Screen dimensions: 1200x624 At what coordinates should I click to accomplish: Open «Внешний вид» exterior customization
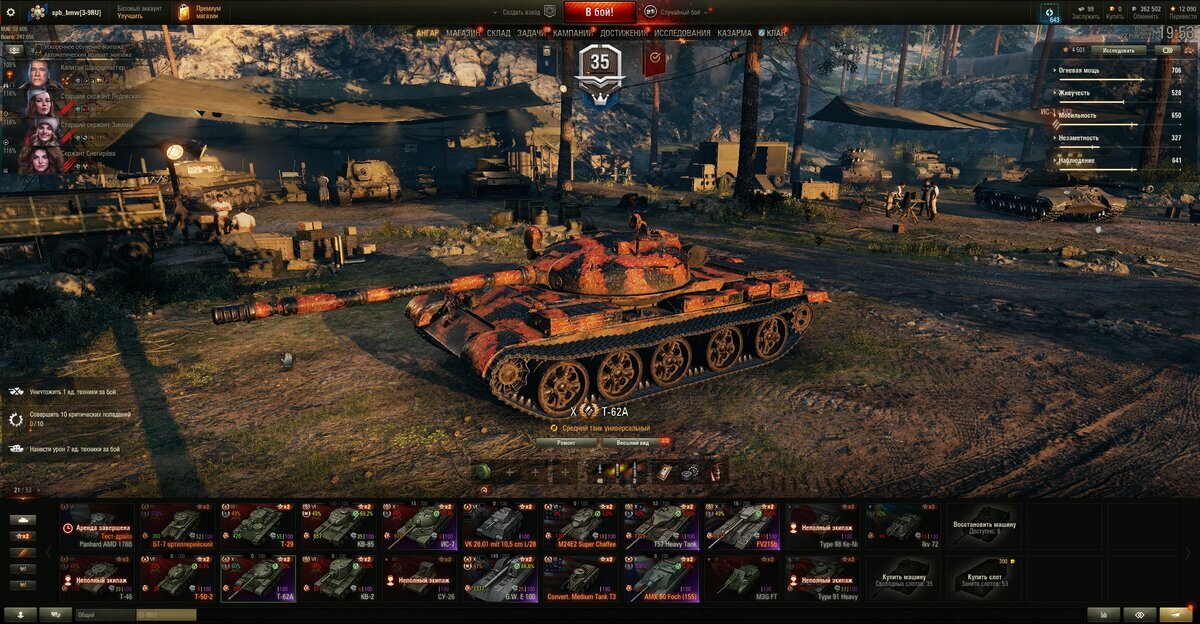tap(633, 441)
